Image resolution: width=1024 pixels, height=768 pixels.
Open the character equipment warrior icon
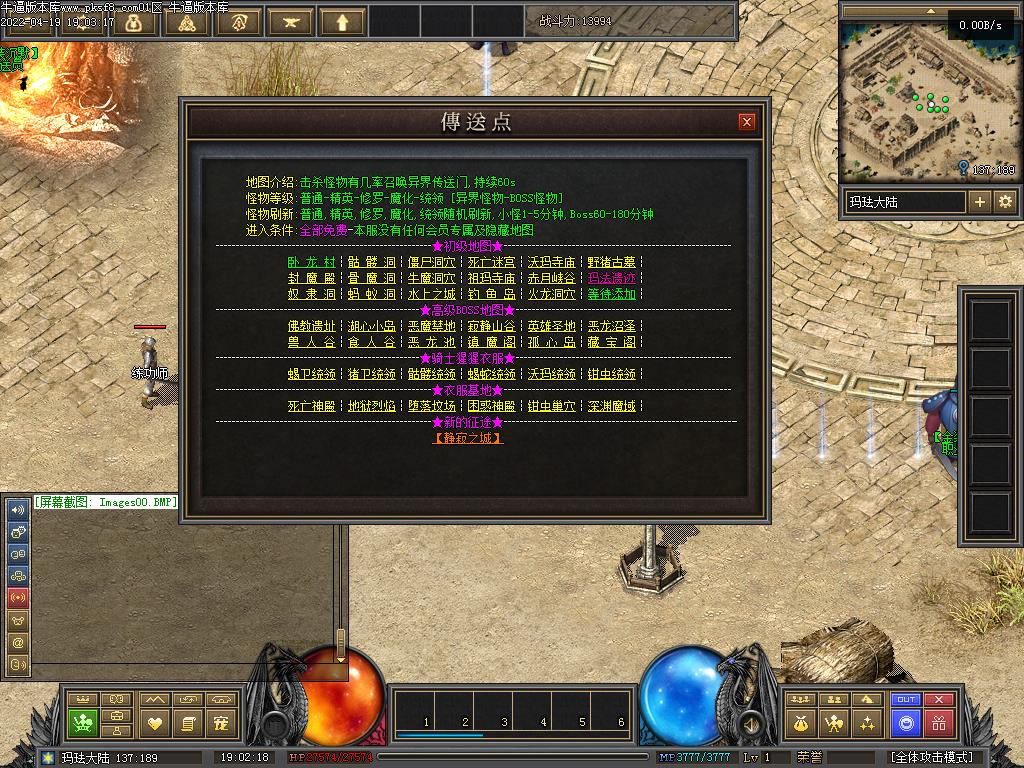833,722
